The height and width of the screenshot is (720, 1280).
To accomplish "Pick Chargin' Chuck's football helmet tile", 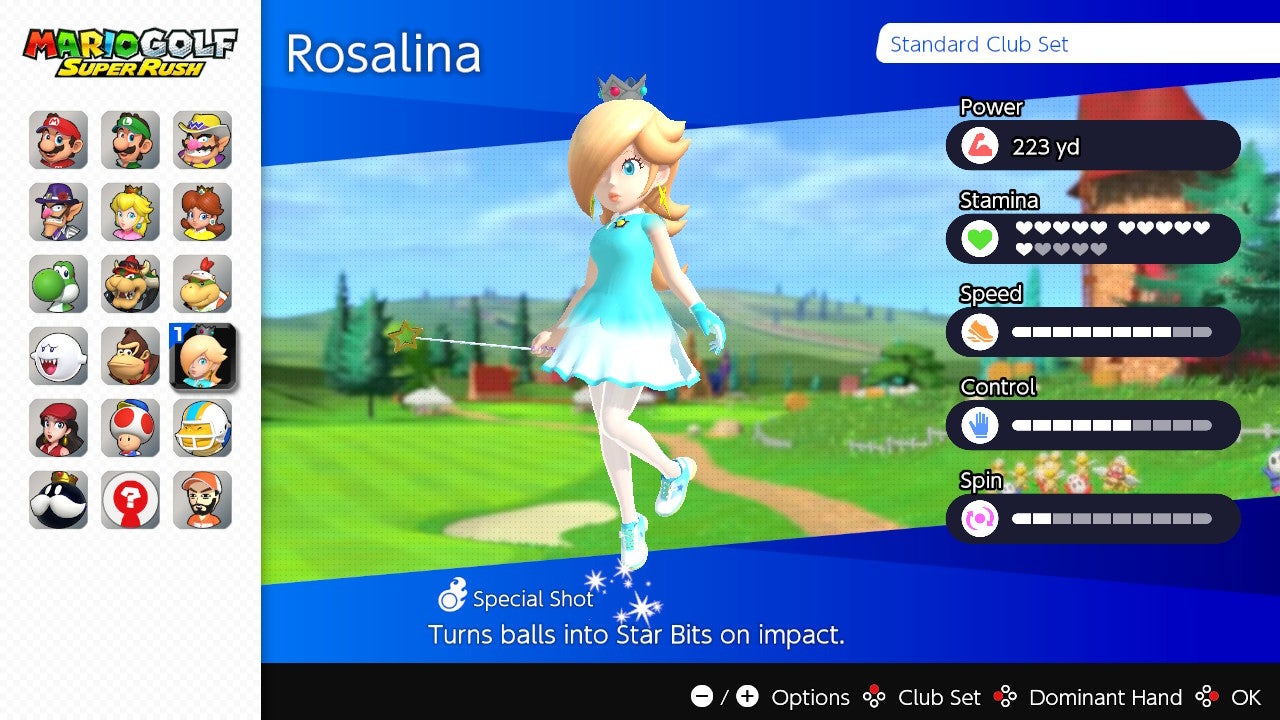I will pos(202,428).
